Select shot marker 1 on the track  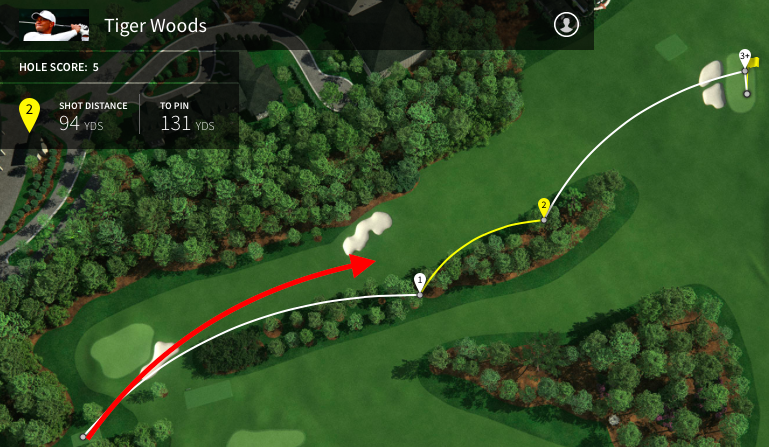pos(420,280)
